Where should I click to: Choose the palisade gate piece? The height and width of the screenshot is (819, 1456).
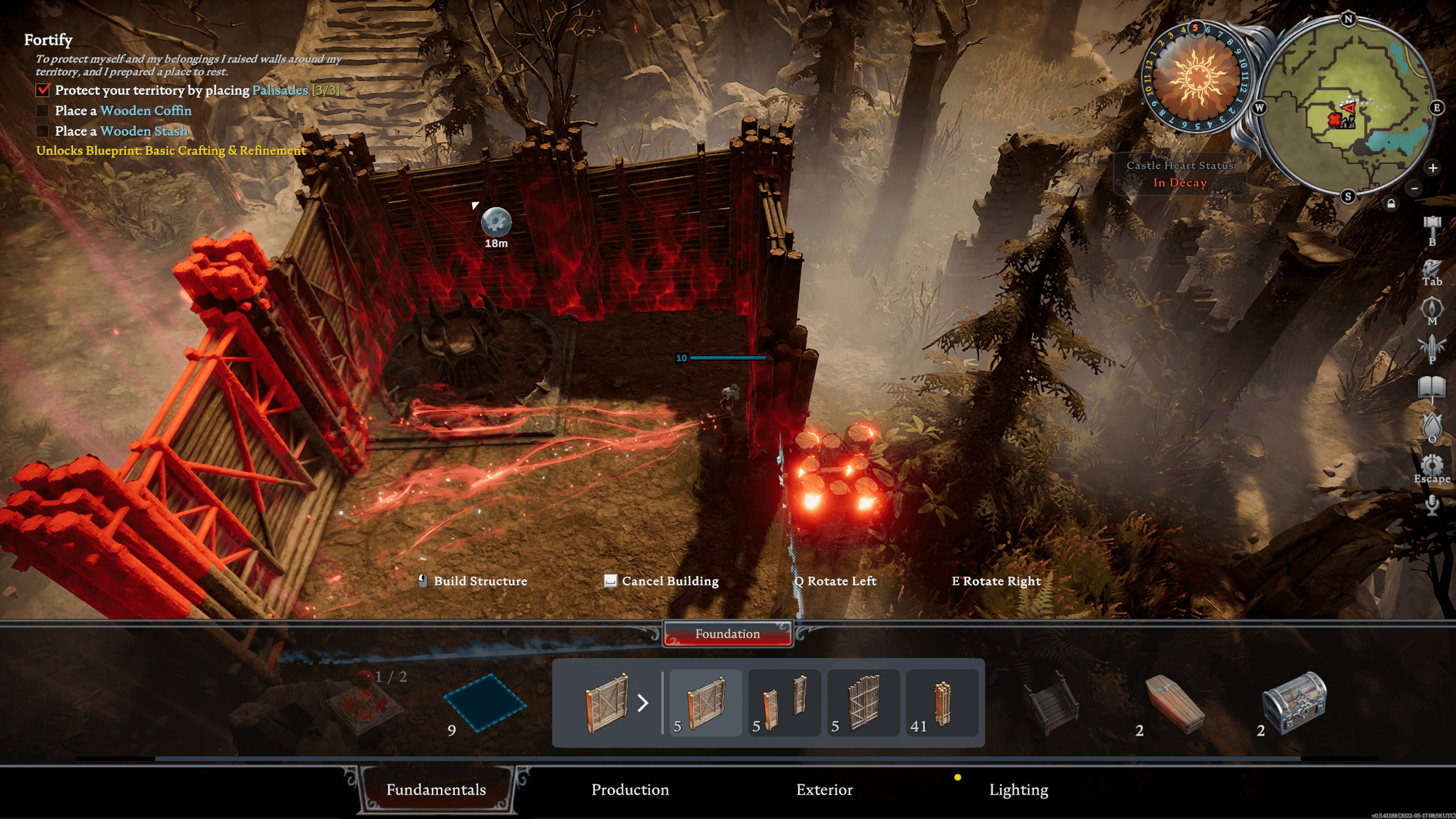pos(863,703)
